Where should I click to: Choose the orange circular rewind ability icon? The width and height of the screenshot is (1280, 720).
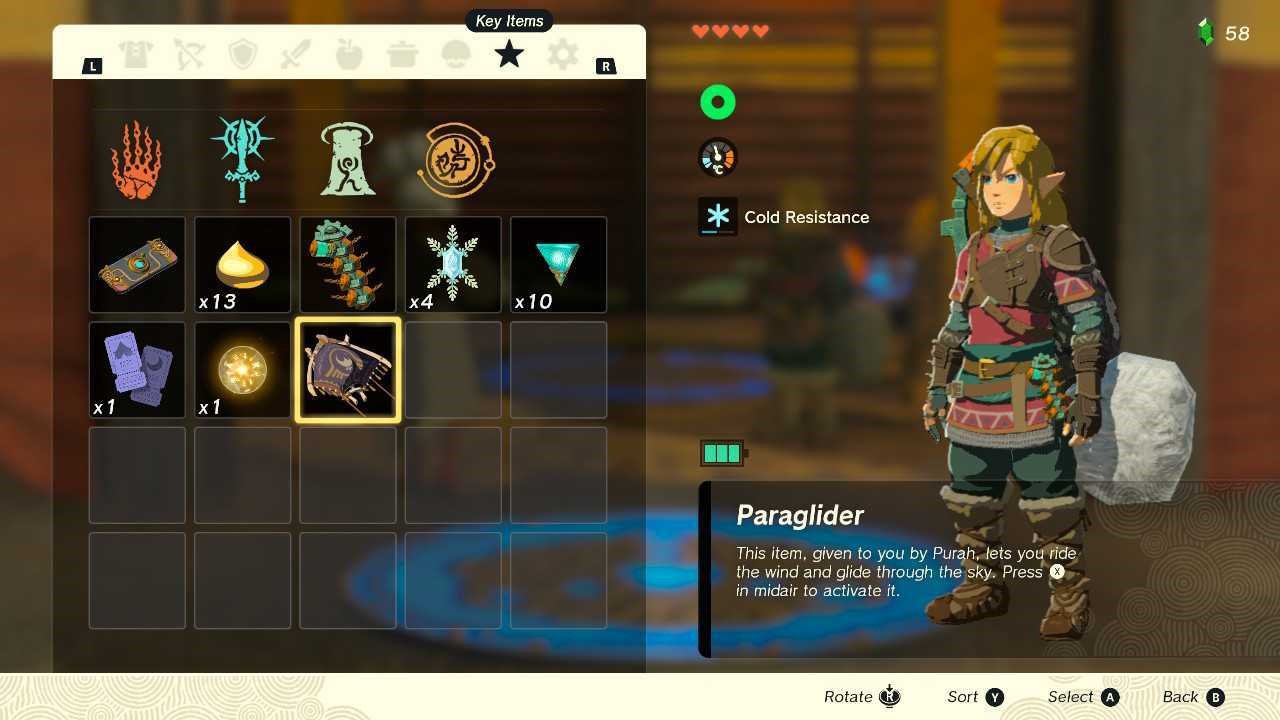point(456,160)
